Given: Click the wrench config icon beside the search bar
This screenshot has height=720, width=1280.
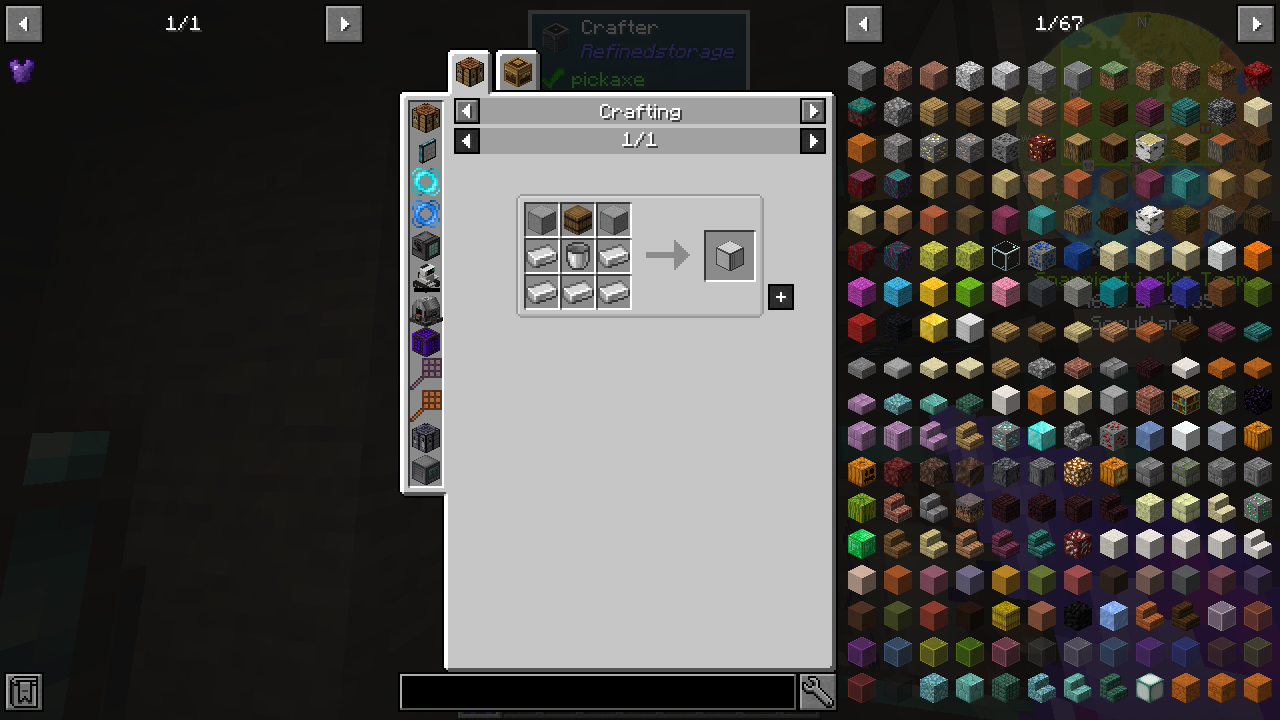Looking at the screenshot, I should point(817,691).
